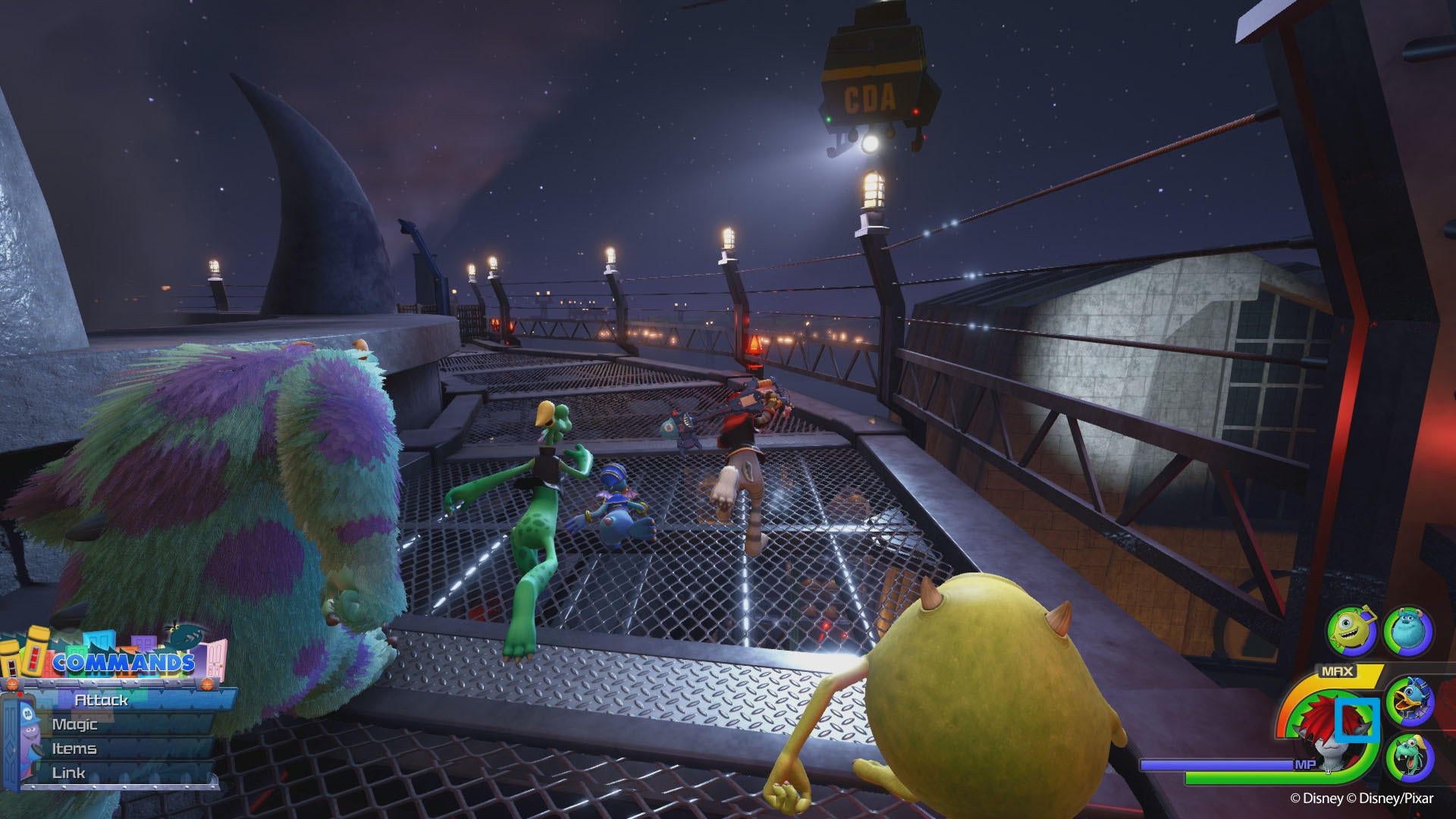The height and width of the screenshot is (819, 1456).
Task: Select the Attack command
Action: point(102,701)
